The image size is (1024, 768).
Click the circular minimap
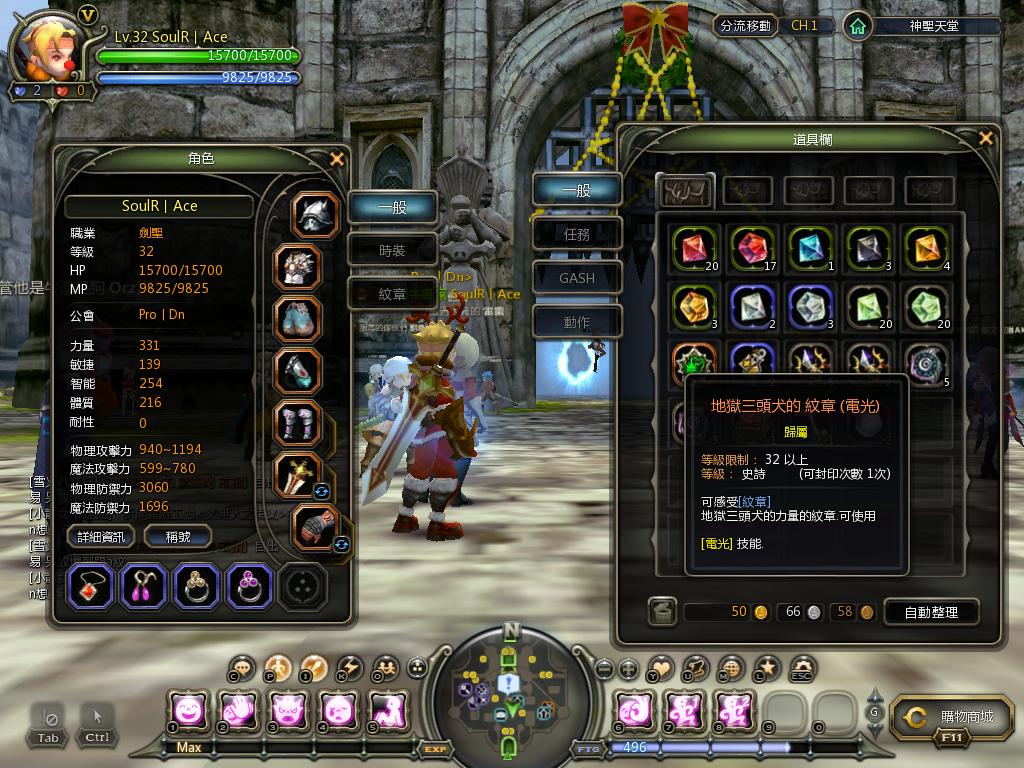click(x=511, y=686)
